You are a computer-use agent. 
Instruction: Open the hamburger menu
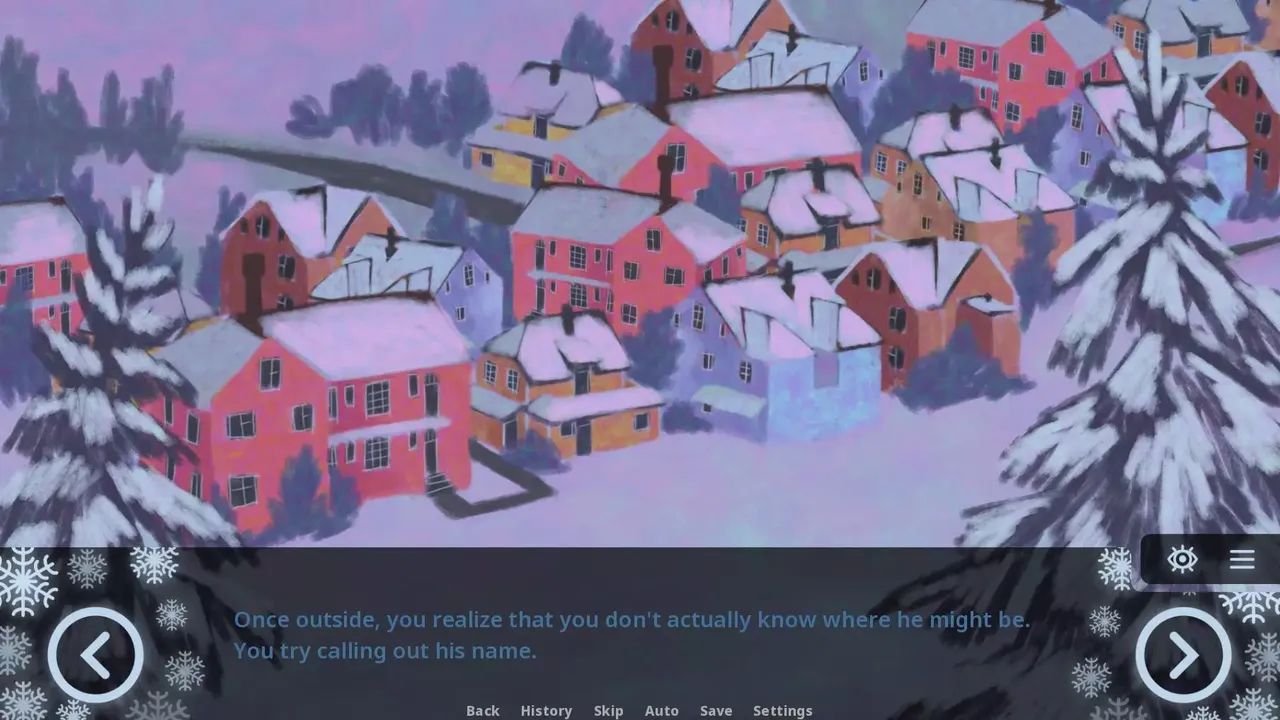(x=1242, y=559)
